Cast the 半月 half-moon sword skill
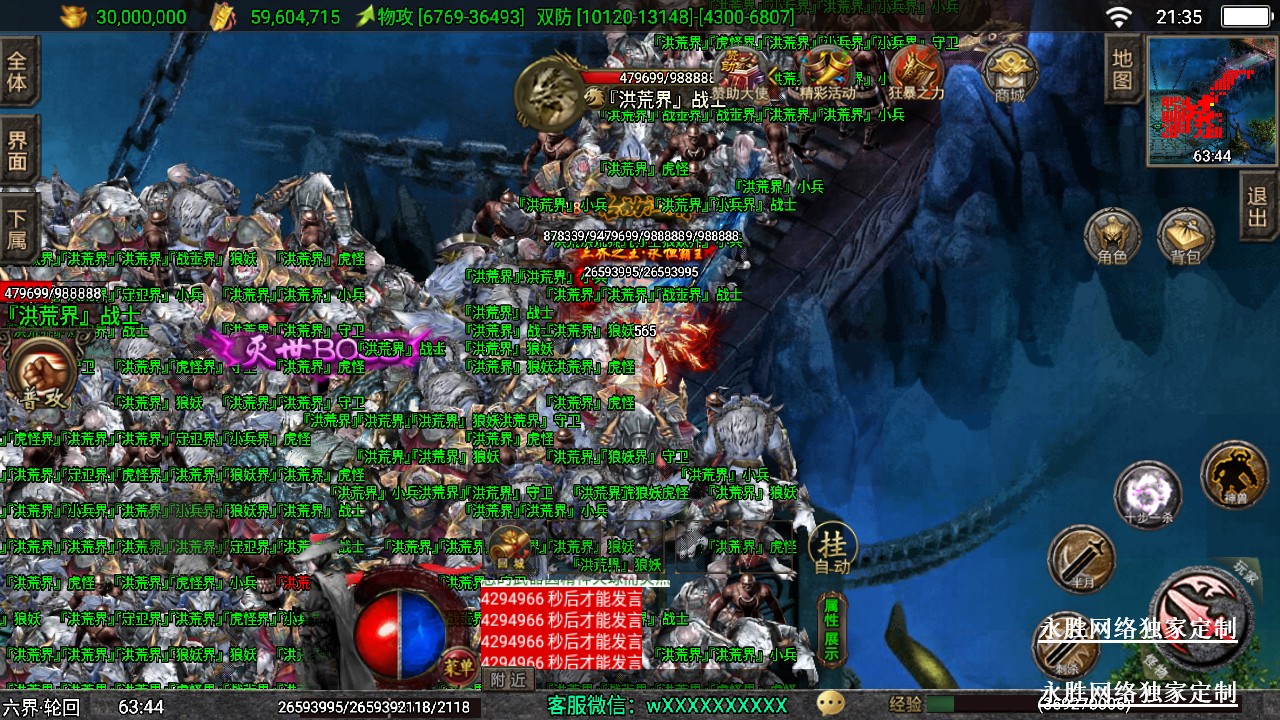1280x720 pixels. click(1081, 558)
